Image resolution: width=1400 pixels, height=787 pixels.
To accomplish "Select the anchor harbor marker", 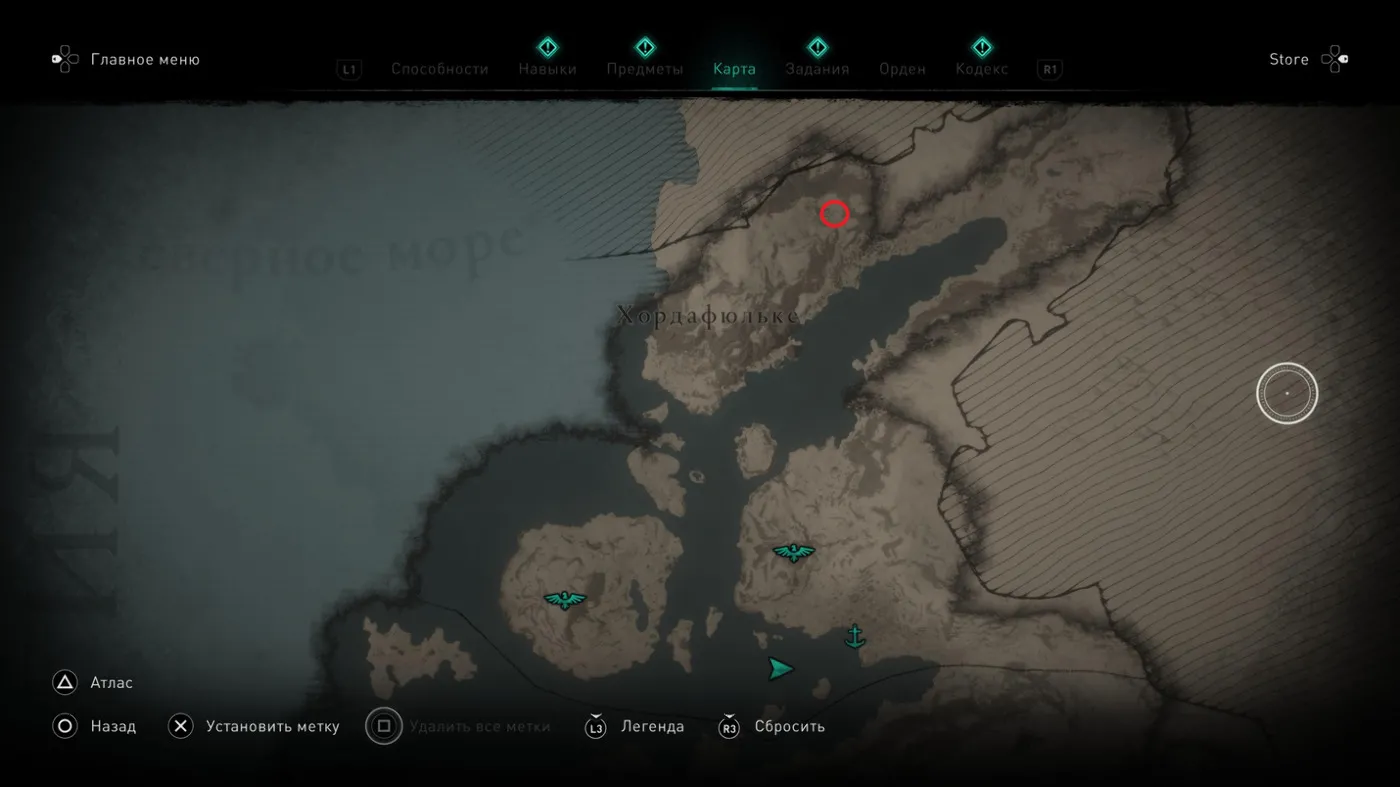I will pos(854,636).
